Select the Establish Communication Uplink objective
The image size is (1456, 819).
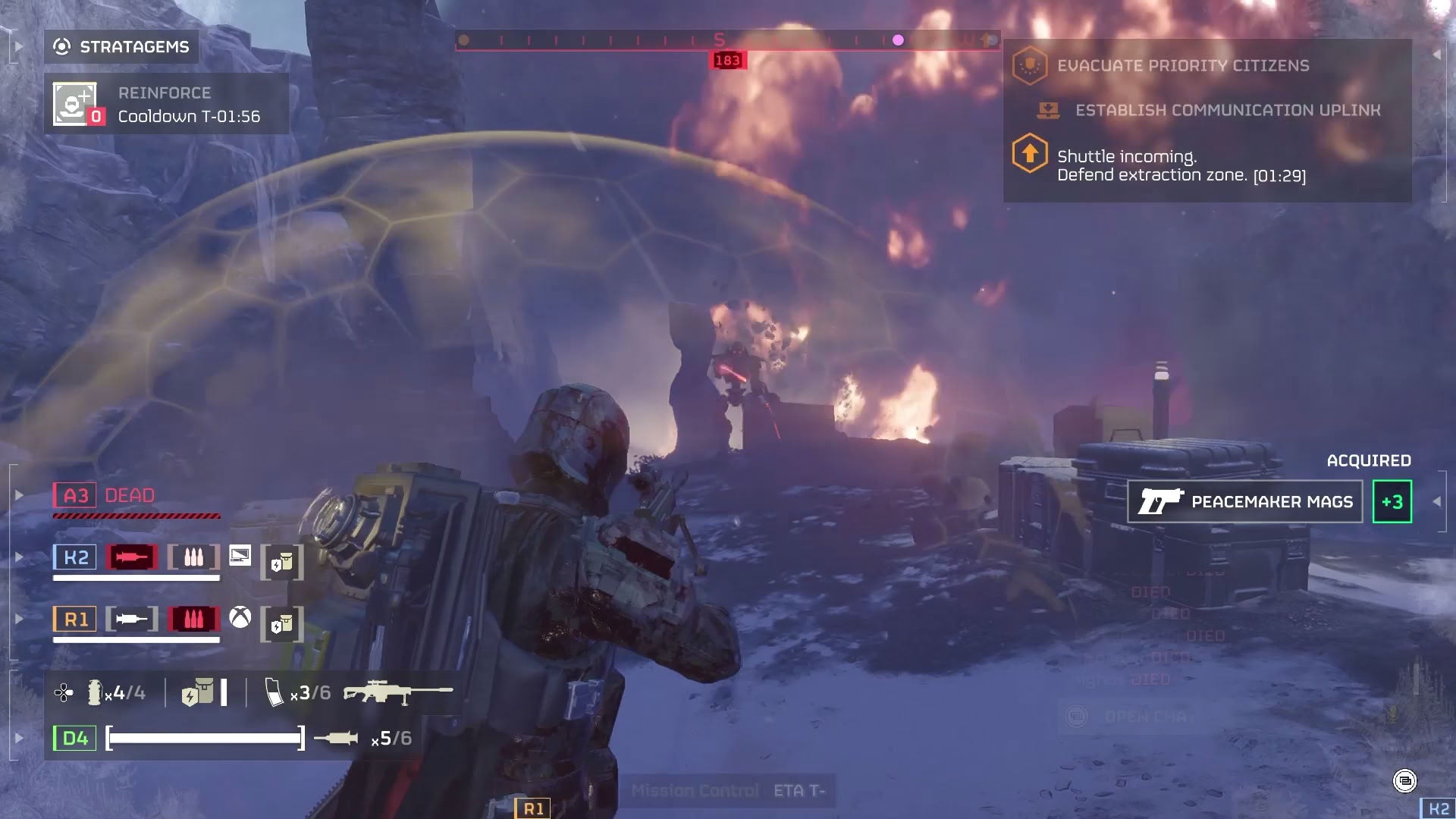coord(1227,111)
